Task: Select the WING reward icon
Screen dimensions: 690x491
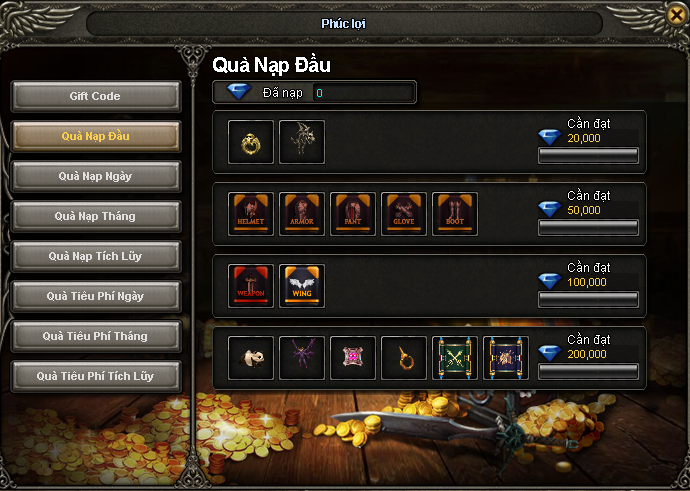Action: tap(302, 286)
